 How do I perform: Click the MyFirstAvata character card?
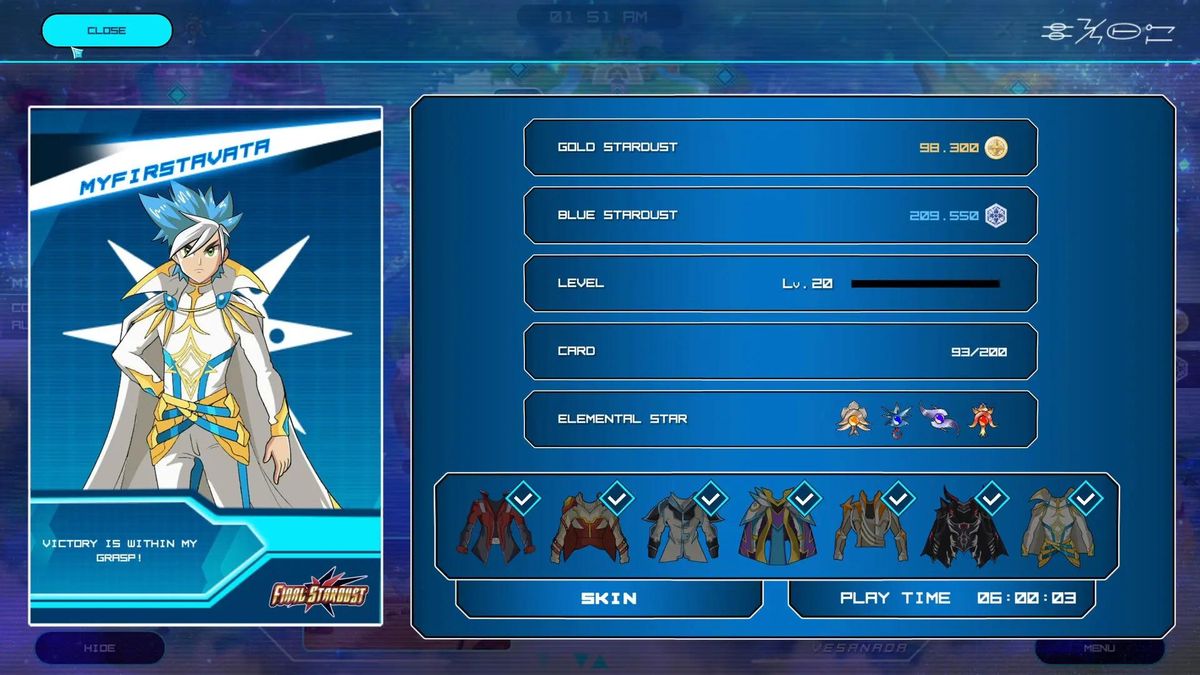(x=205, y=365)
